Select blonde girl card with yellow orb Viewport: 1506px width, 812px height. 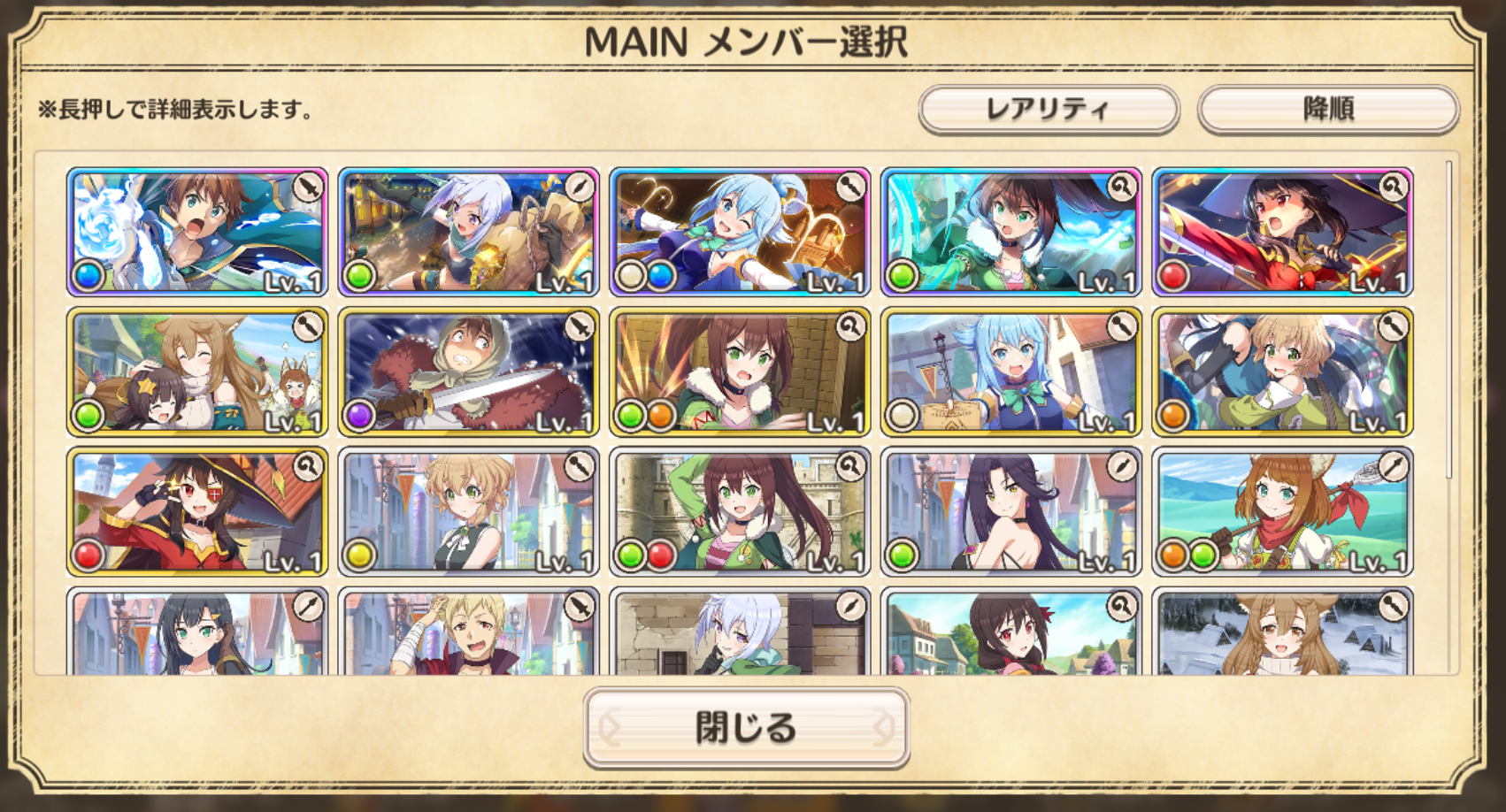click(x=468, y=511)
